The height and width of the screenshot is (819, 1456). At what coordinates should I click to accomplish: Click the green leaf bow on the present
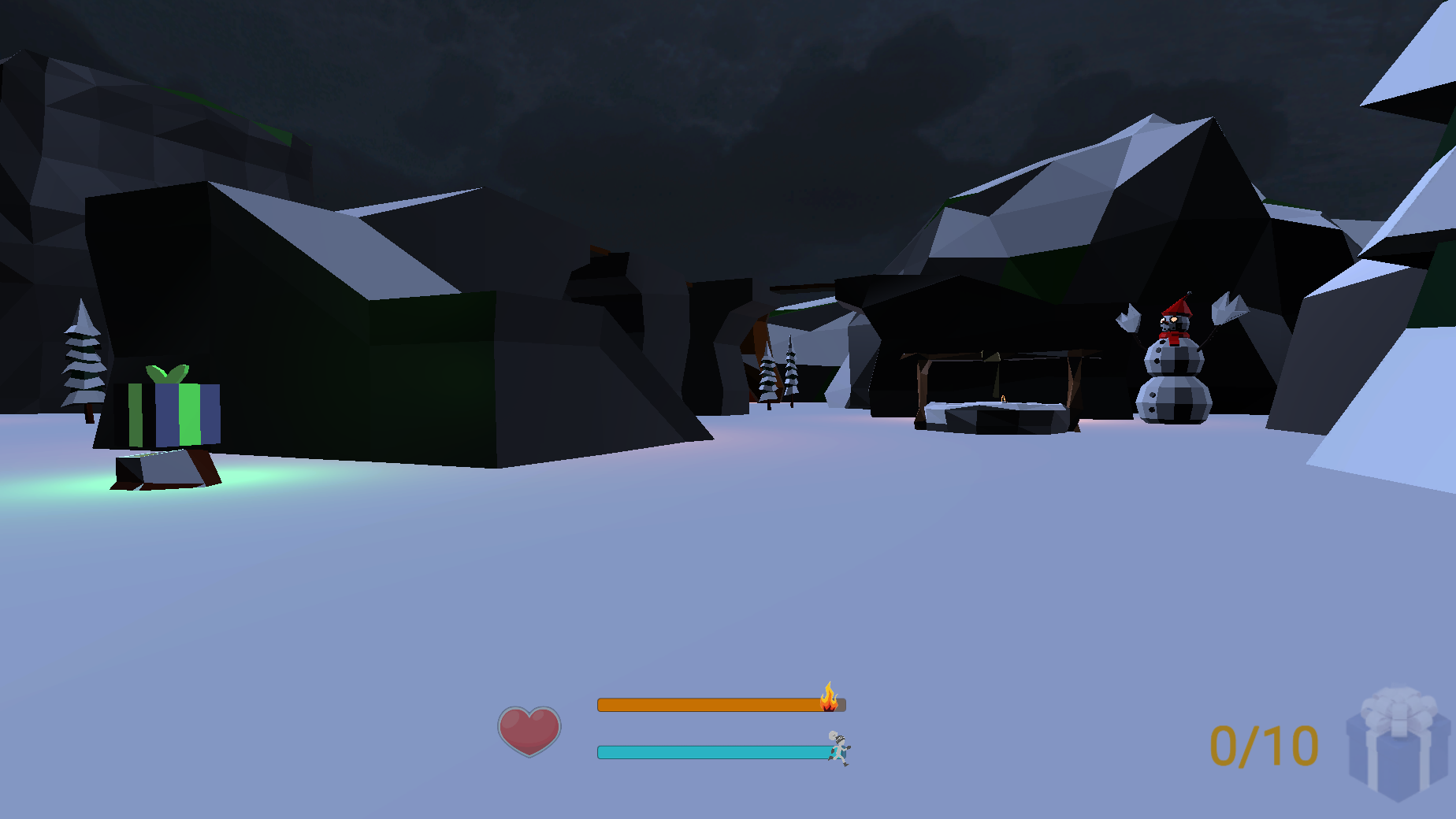point(165,372)
